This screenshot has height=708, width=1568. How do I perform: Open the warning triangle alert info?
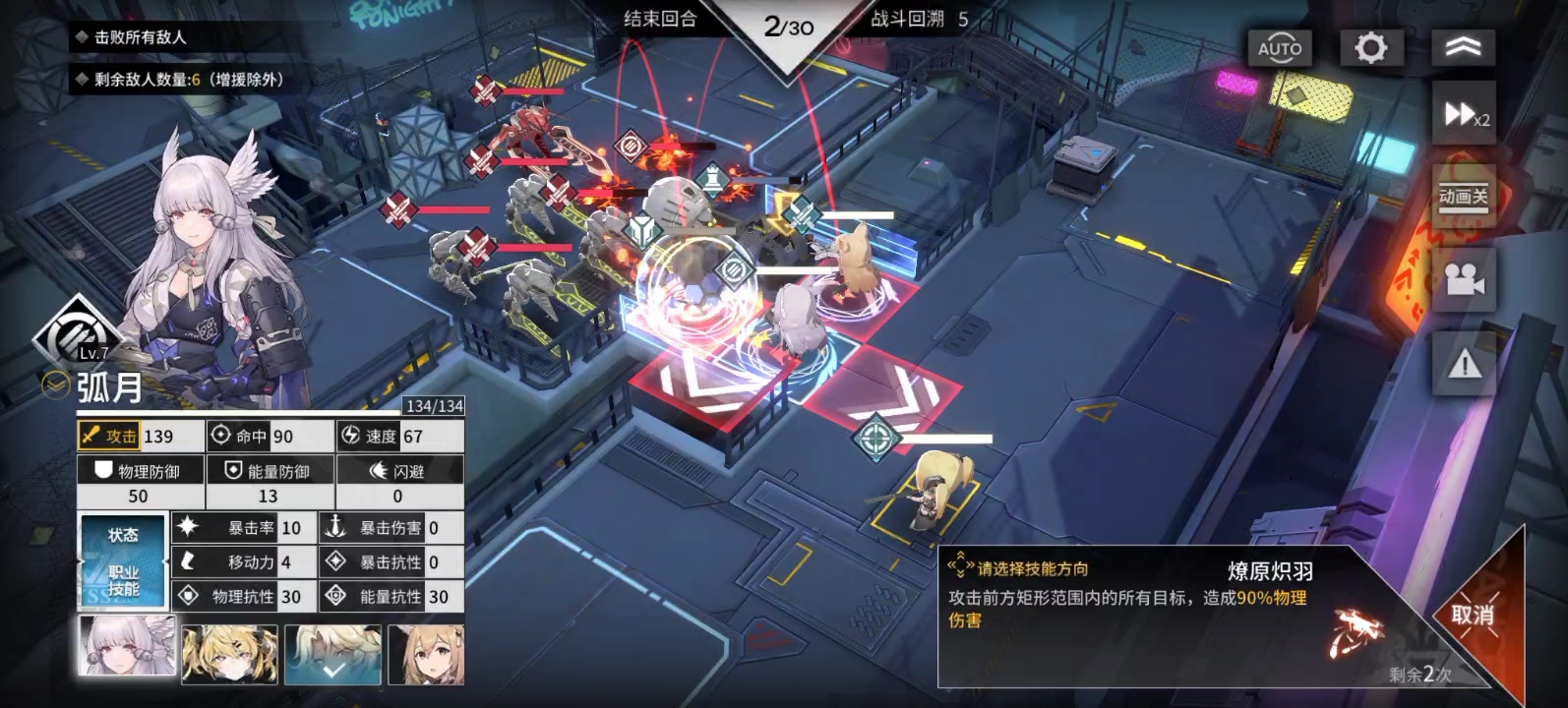[1464, 366]
